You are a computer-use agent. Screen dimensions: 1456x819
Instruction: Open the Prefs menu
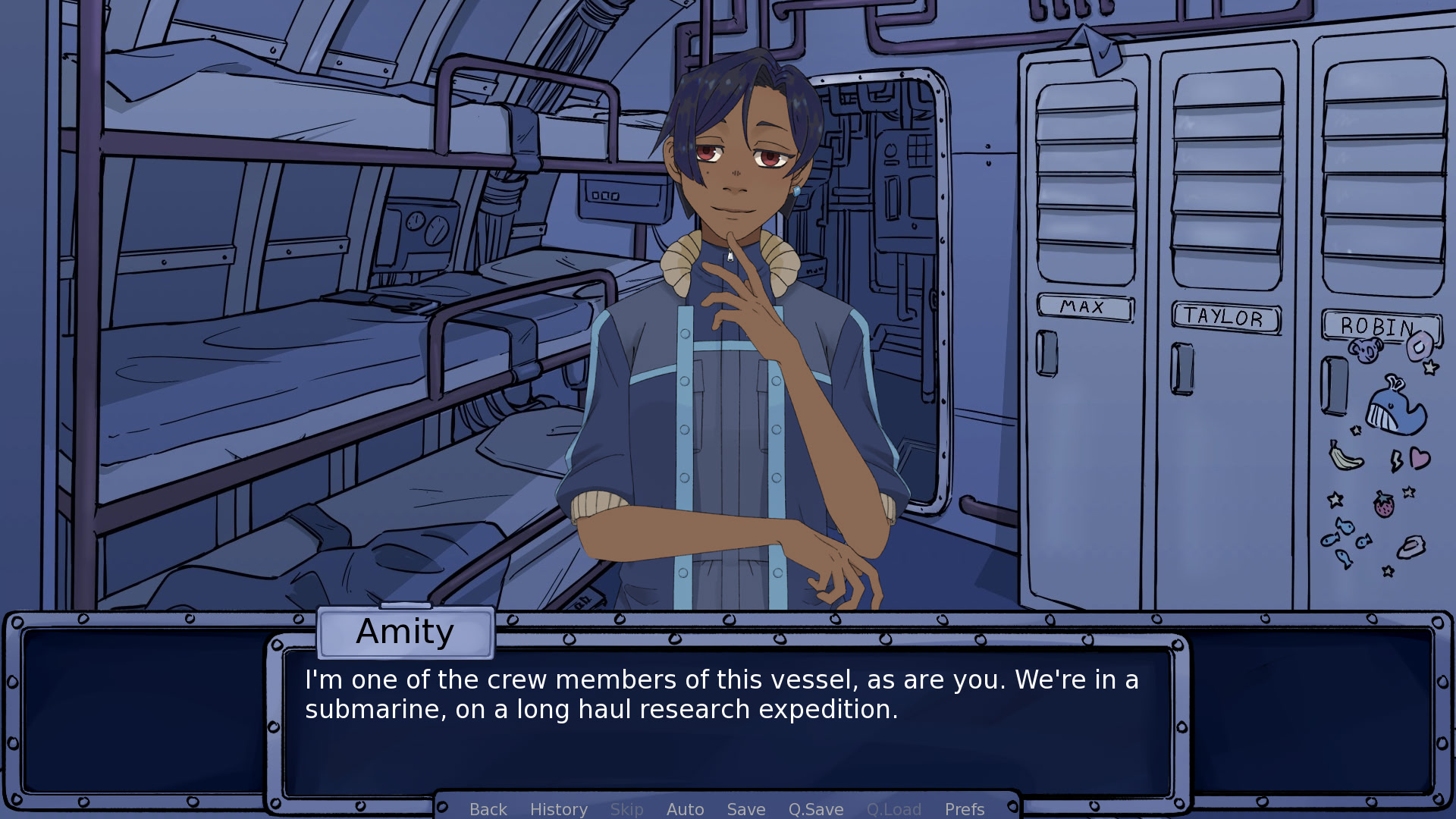964,809
